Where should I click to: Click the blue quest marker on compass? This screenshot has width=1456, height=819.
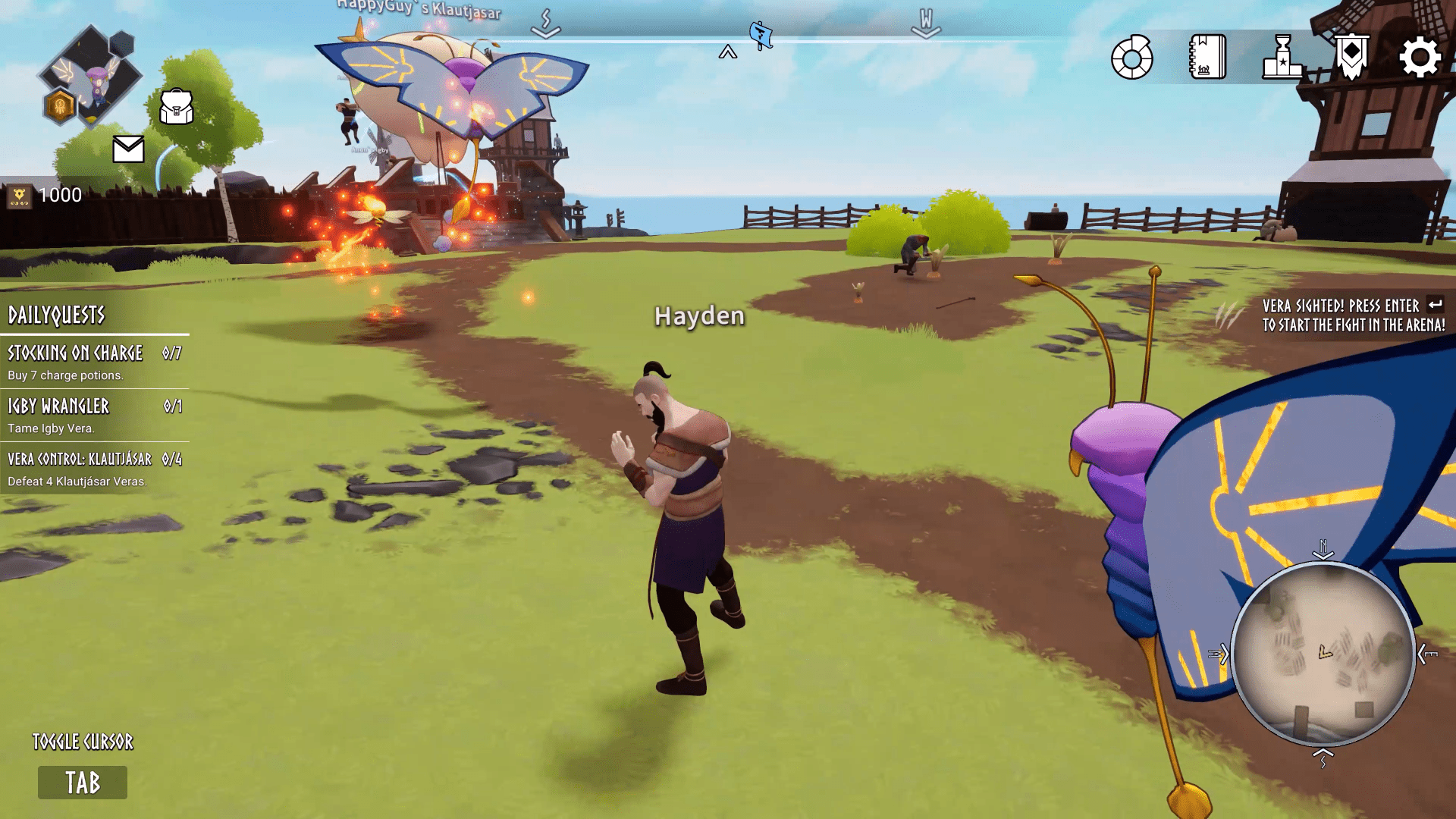point(761,36)
